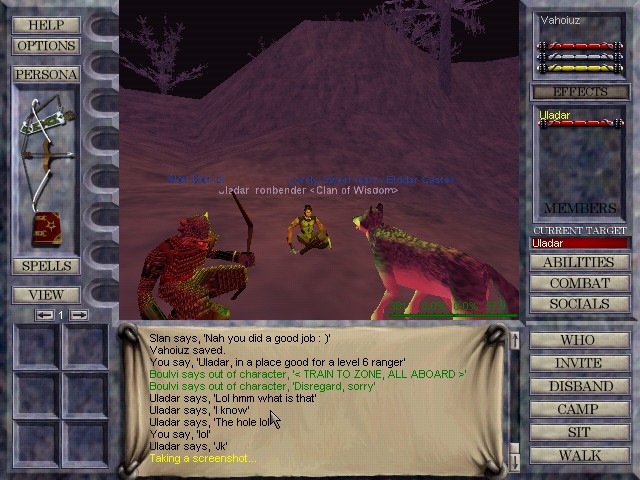The height and width of the screenshot is (480, 640).
Task: Open the Persona character sheet
Action: pyautogui.click(x=46, y=75)
